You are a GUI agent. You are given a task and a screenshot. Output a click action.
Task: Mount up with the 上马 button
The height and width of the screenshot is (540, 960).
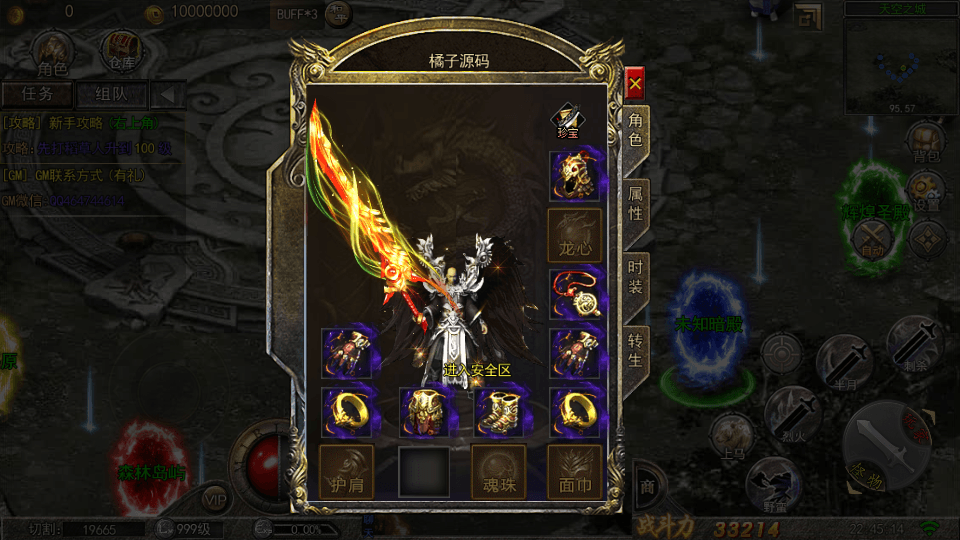[x=731, y=436]
